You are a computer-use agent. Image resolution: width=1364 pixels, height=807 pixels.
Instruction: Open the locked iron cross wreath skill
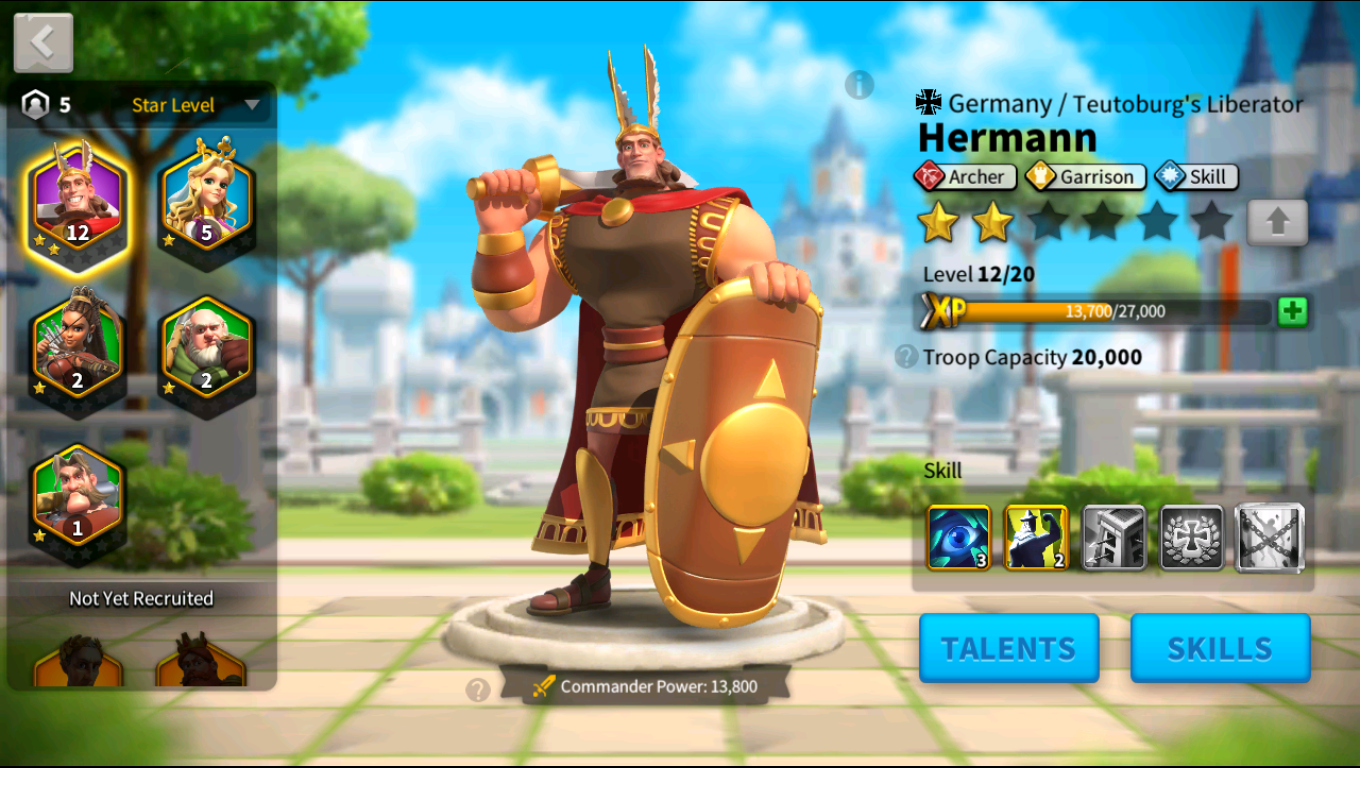1192,538
